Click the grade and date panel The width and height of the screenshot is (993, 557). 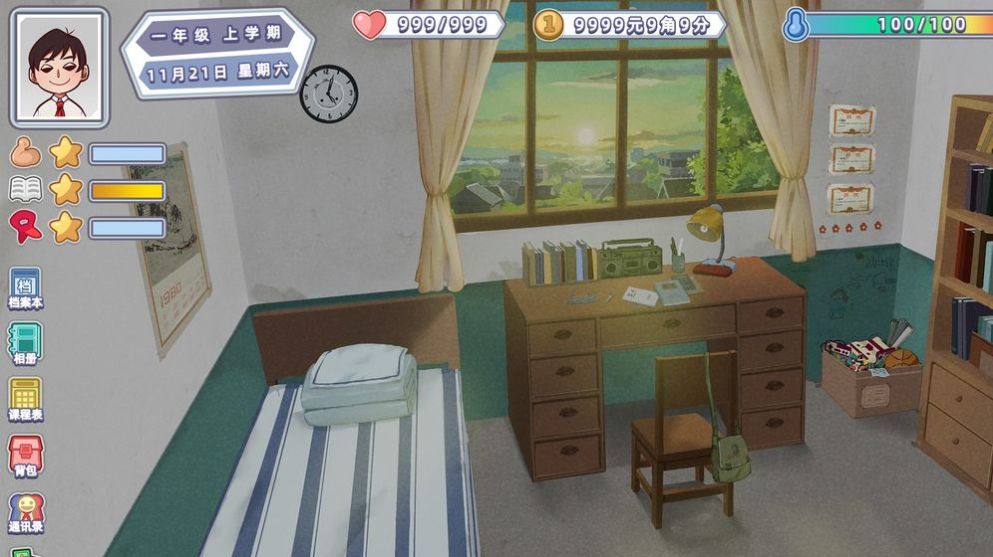pos(218,54)
